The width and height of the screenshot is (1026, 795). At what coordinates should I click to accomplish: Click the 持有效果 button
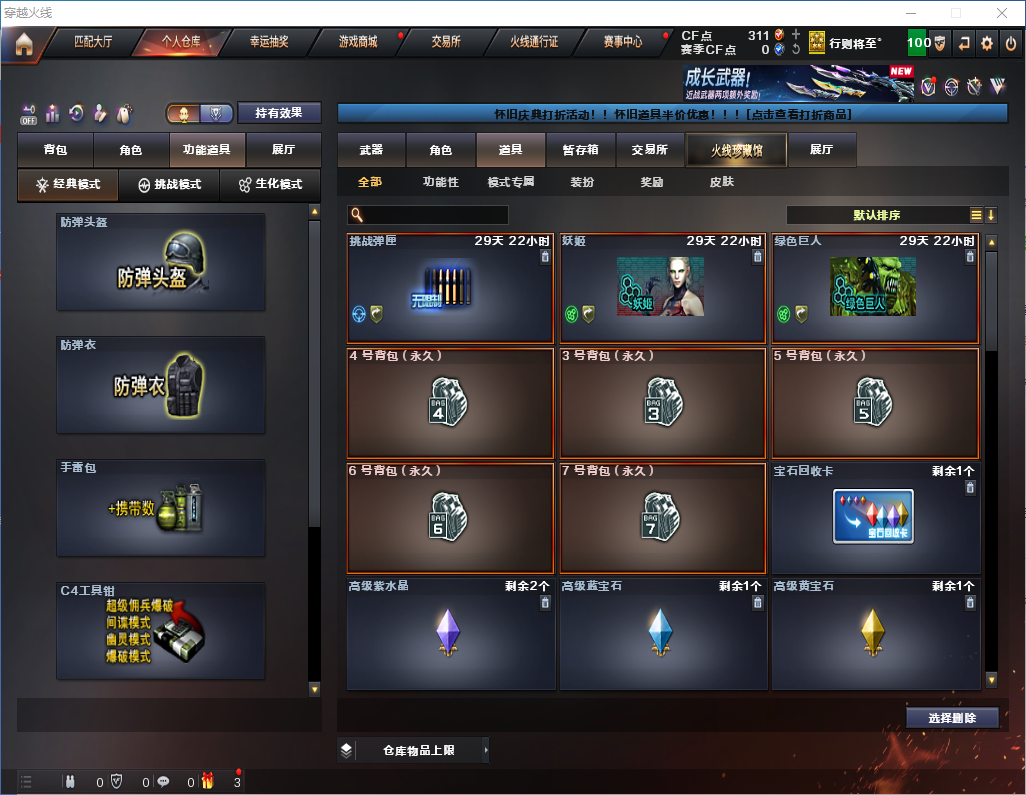tap(279, 113)
